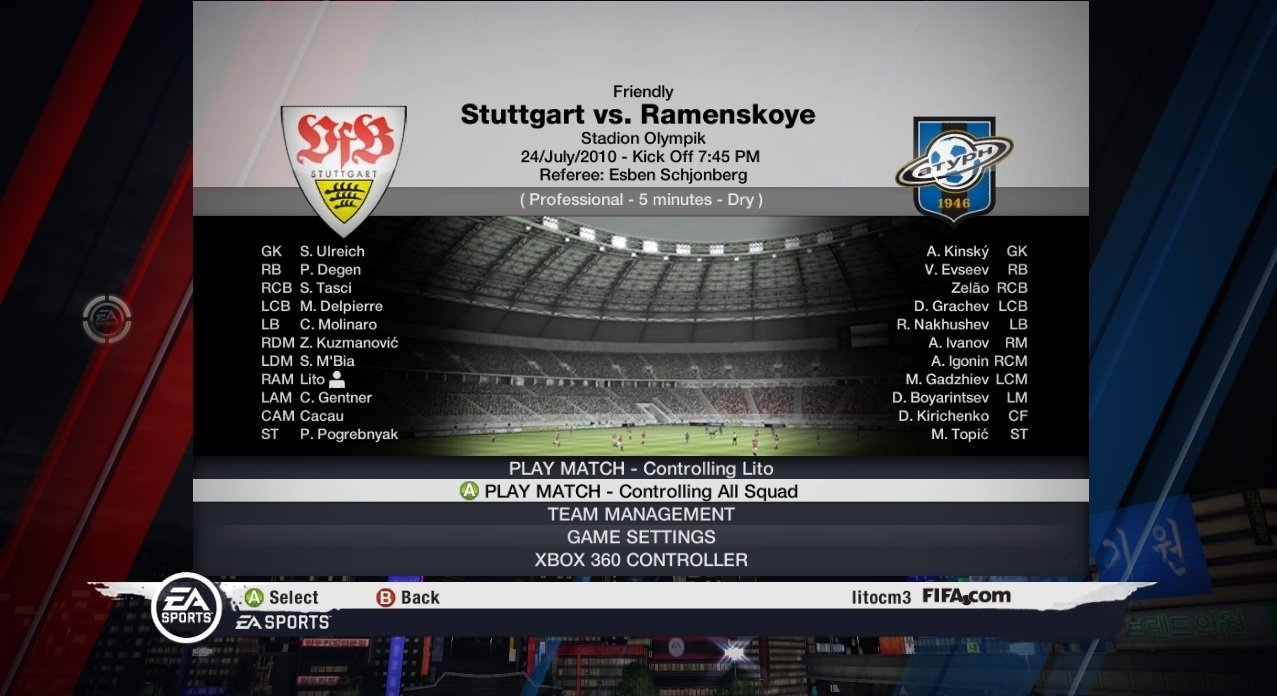Choose Play Match controlling Lito
This screenshot has height=696, width=1277.
pyautogui.click(x=640, y=468)
